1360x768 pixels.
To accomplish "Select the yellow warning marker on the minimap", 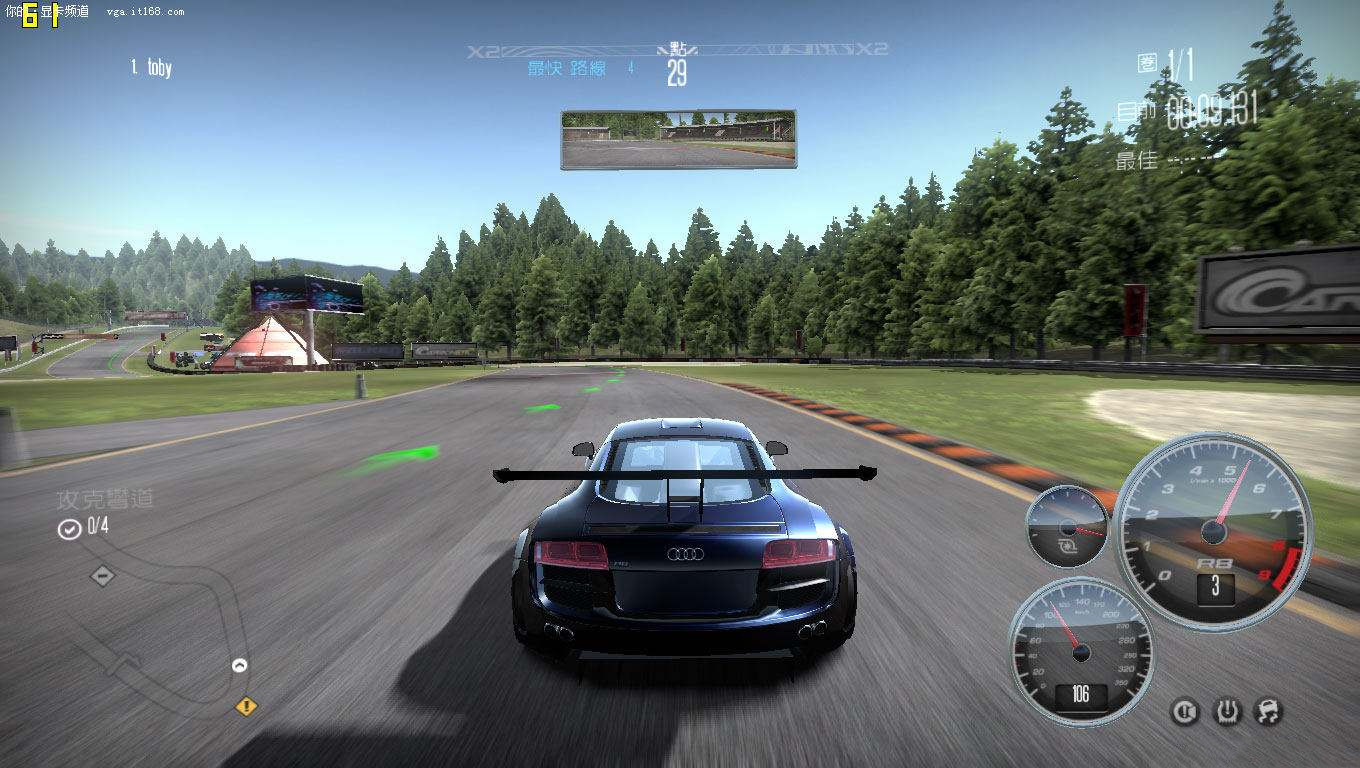I will pos(246,706).
